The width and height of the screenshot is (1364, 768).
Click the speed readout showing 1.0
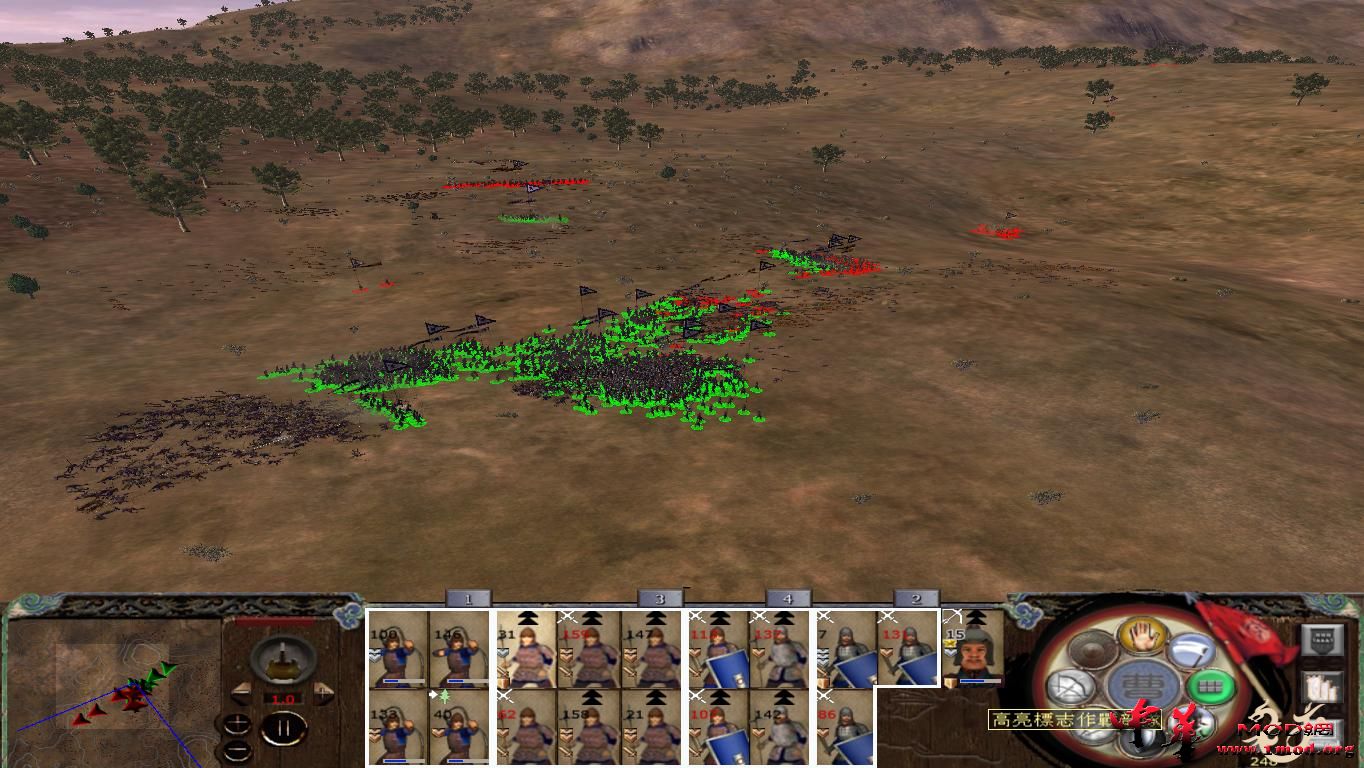click(x=283, y=698)
